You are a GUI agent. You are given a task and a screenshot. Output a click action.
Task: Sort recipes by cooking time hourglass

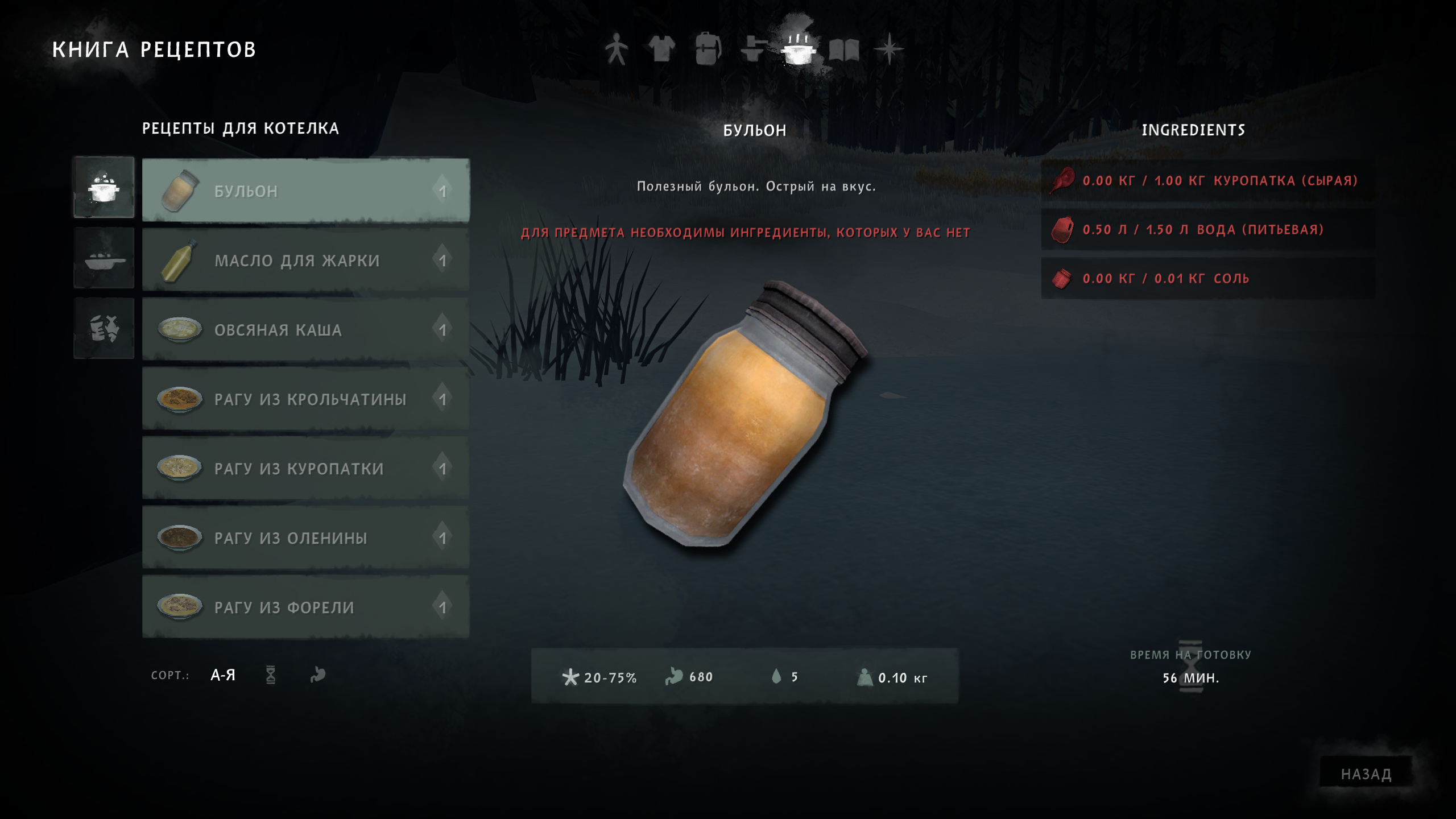(271, 675)
